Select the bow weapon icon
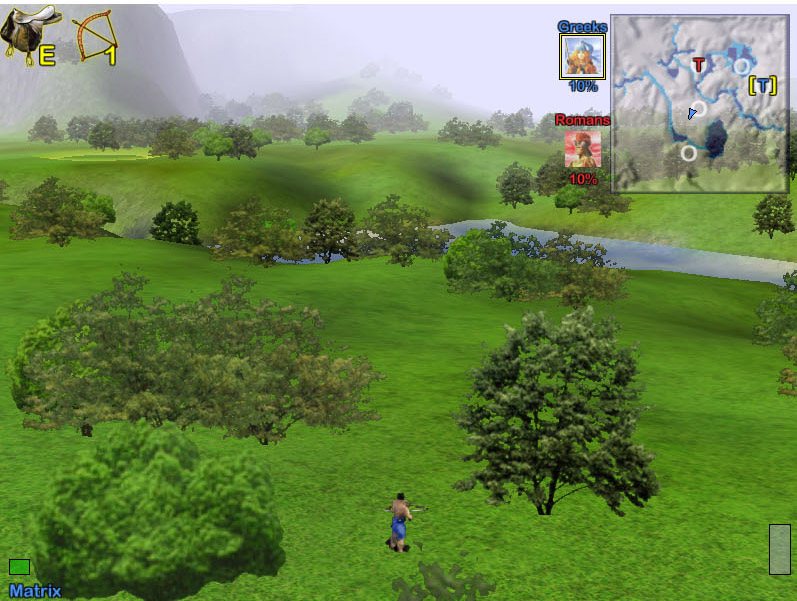 click(x=95, y=36)
